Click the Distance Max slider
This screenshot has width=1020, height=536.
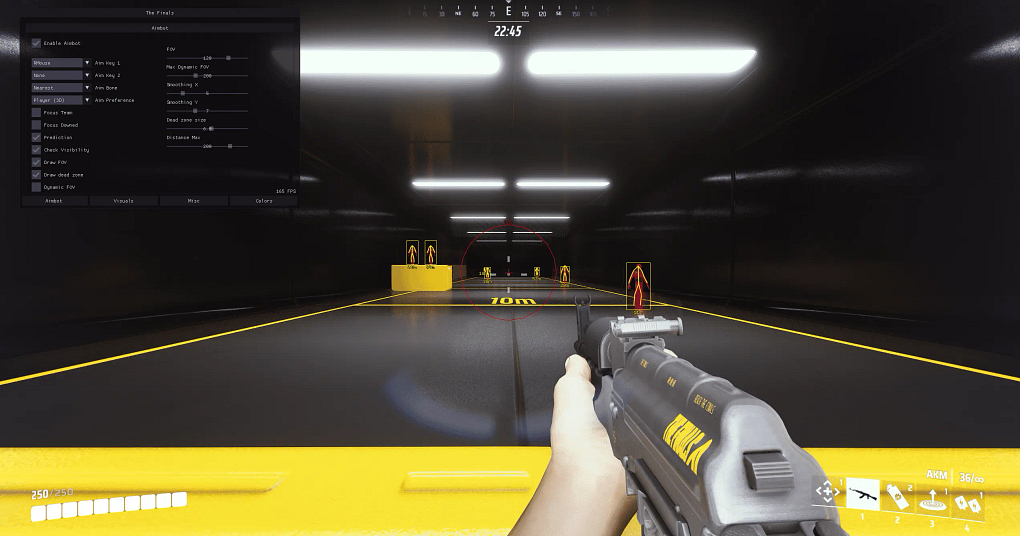[207, 146]
